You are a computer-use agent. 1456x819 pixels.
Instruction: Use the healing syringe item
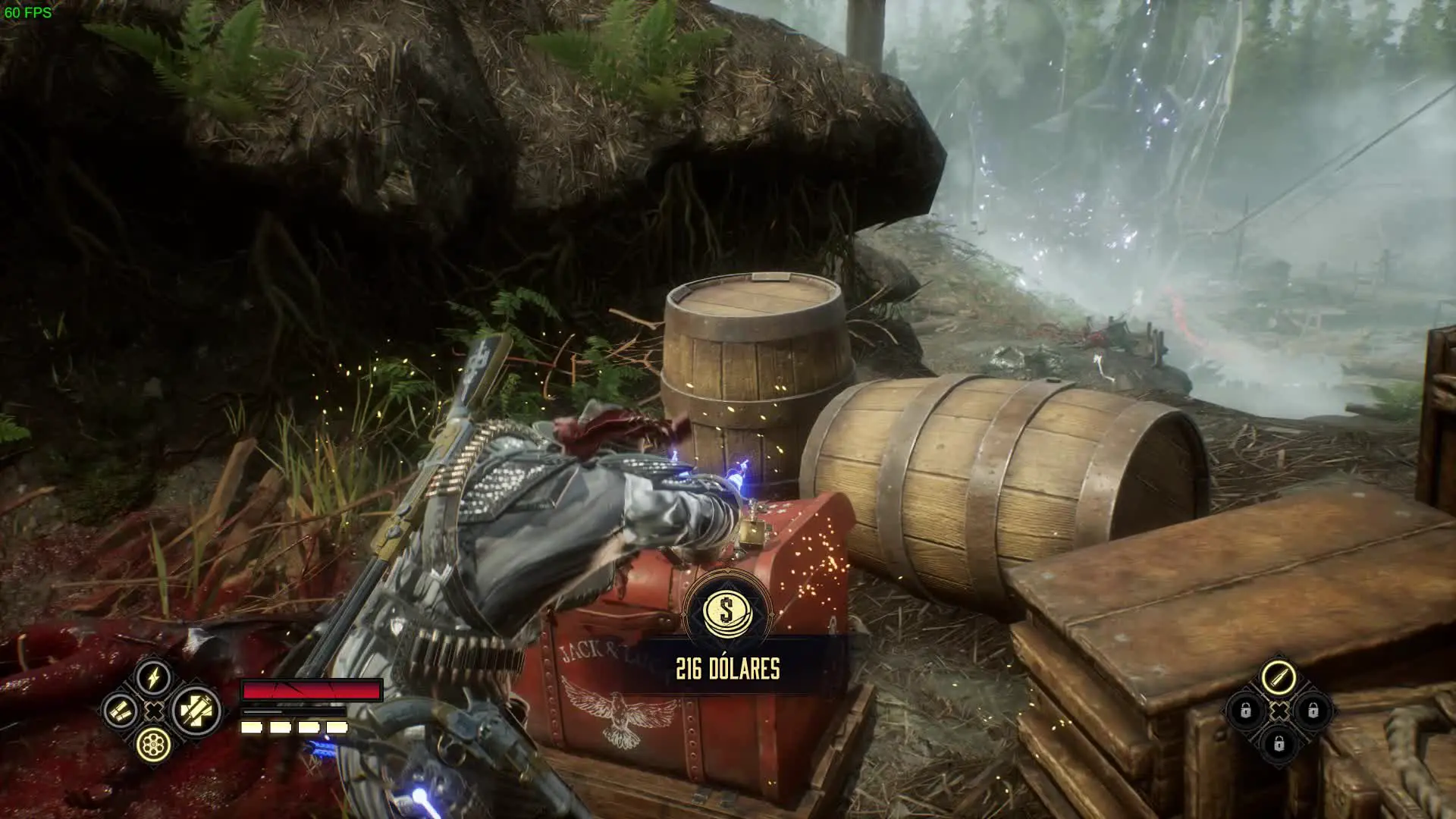196,711
